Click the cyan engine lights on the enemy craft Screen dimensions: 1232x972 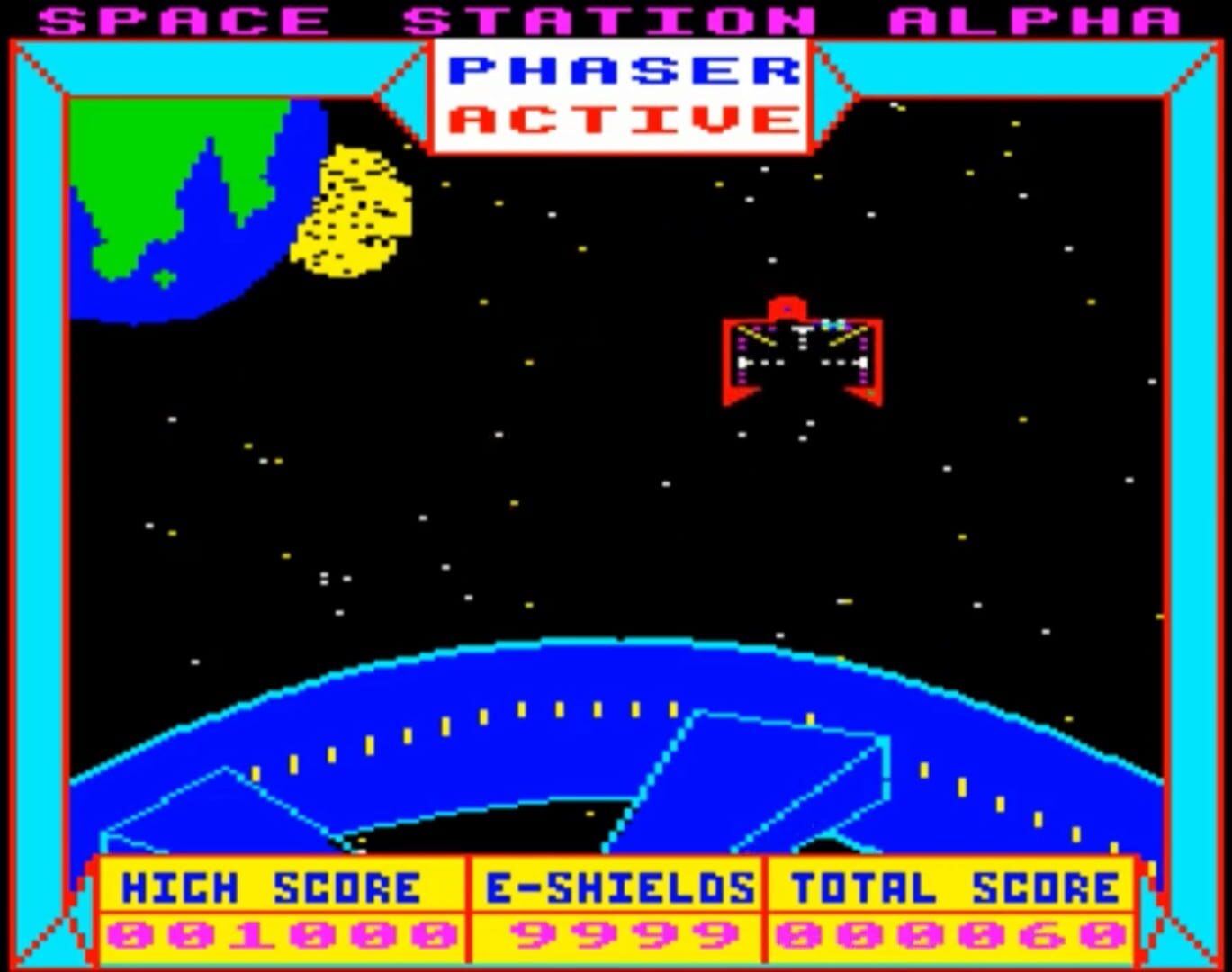click(x=834, y=323)
